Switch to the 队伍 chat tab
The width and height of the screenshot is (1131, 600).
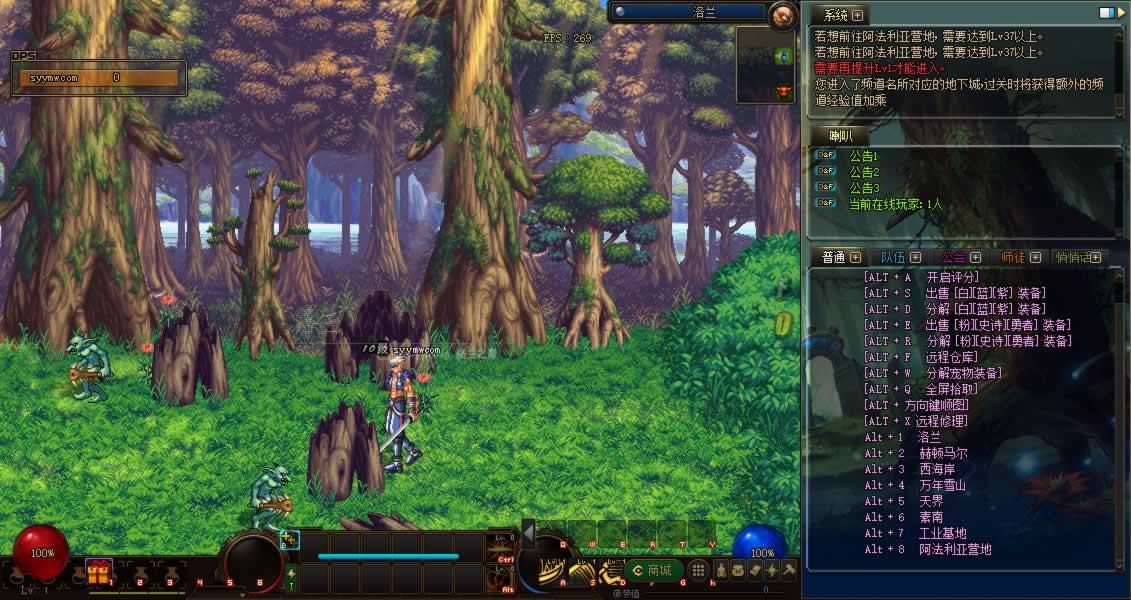point(893,257)
